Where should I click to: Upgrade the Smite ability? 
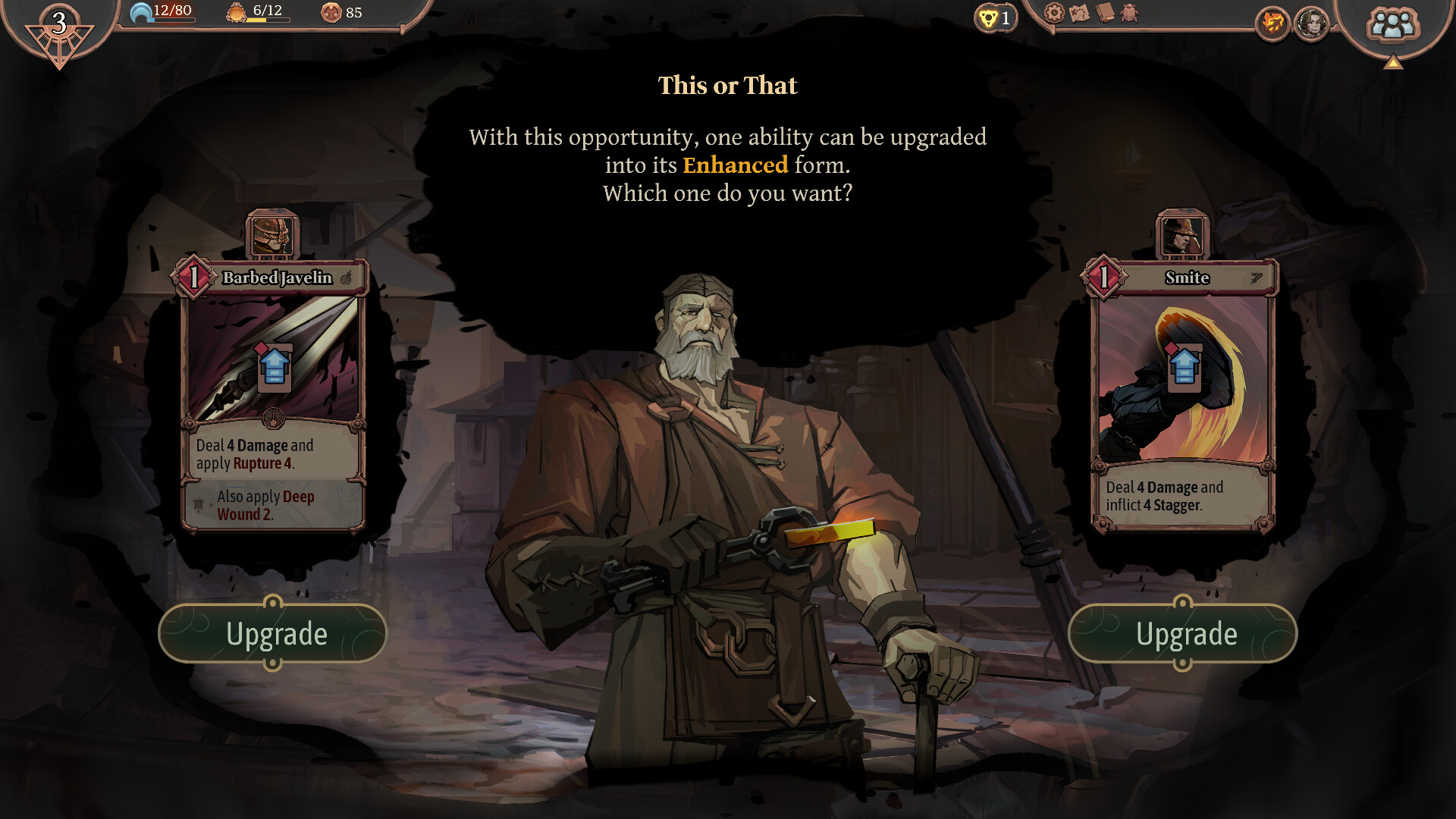pyautogui.click(x=1182, y=634)
